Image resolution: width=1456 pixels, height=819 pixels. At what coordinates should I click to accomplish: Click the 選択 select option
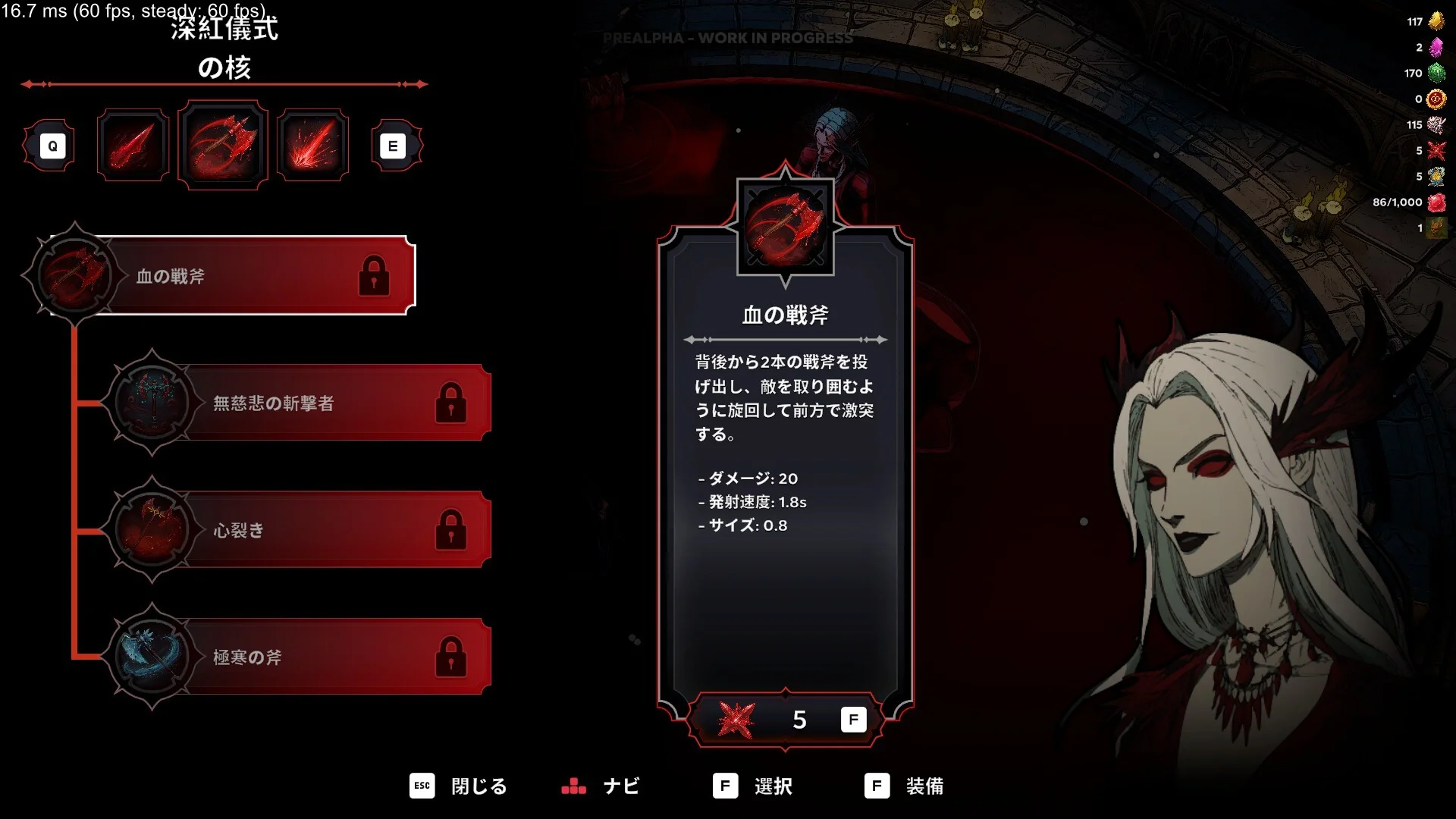pyautogui.click(x=753, y=786)
